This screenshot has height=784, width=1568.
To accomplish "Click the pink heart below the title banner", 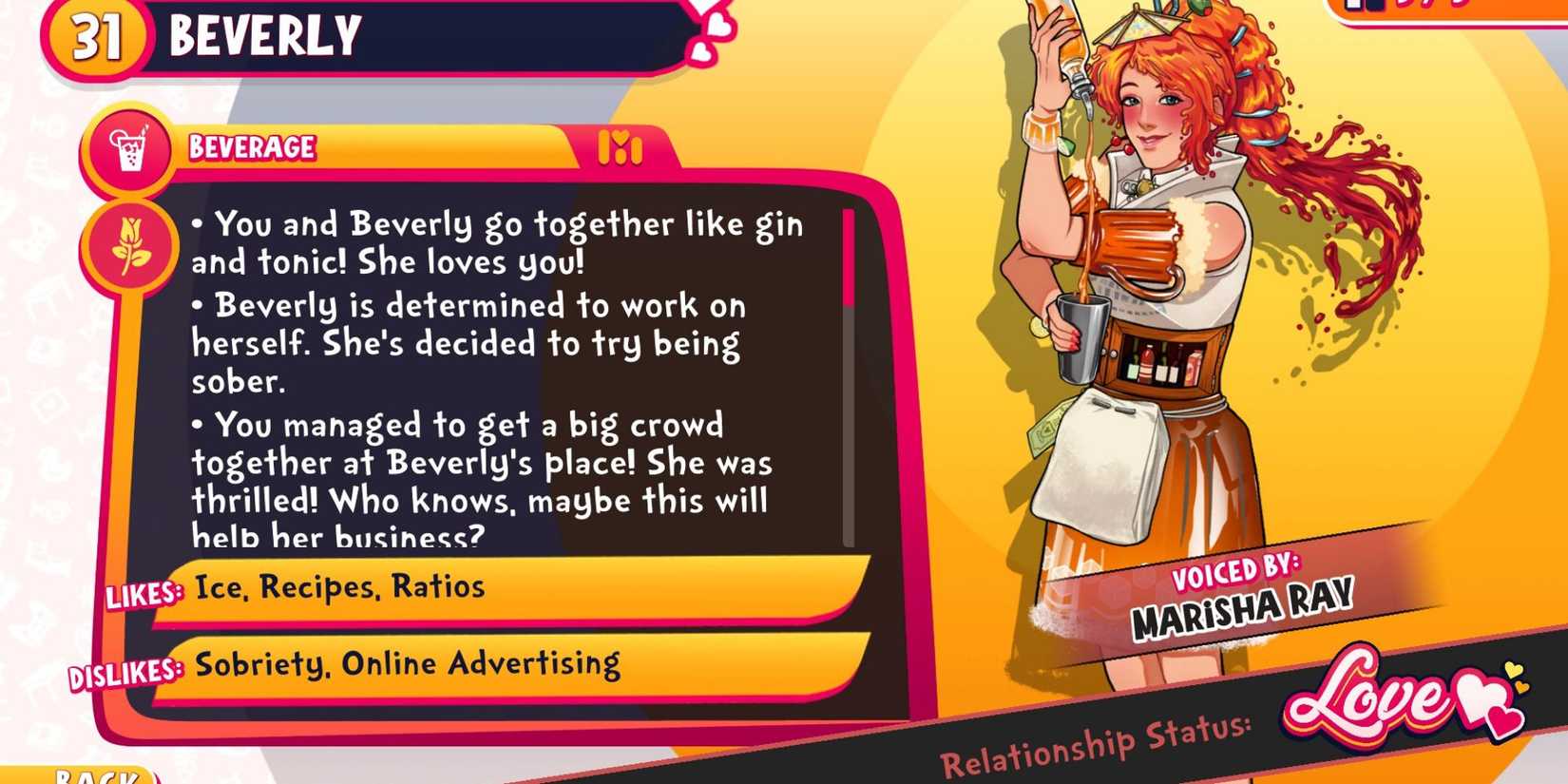I will tap(700, 53).
